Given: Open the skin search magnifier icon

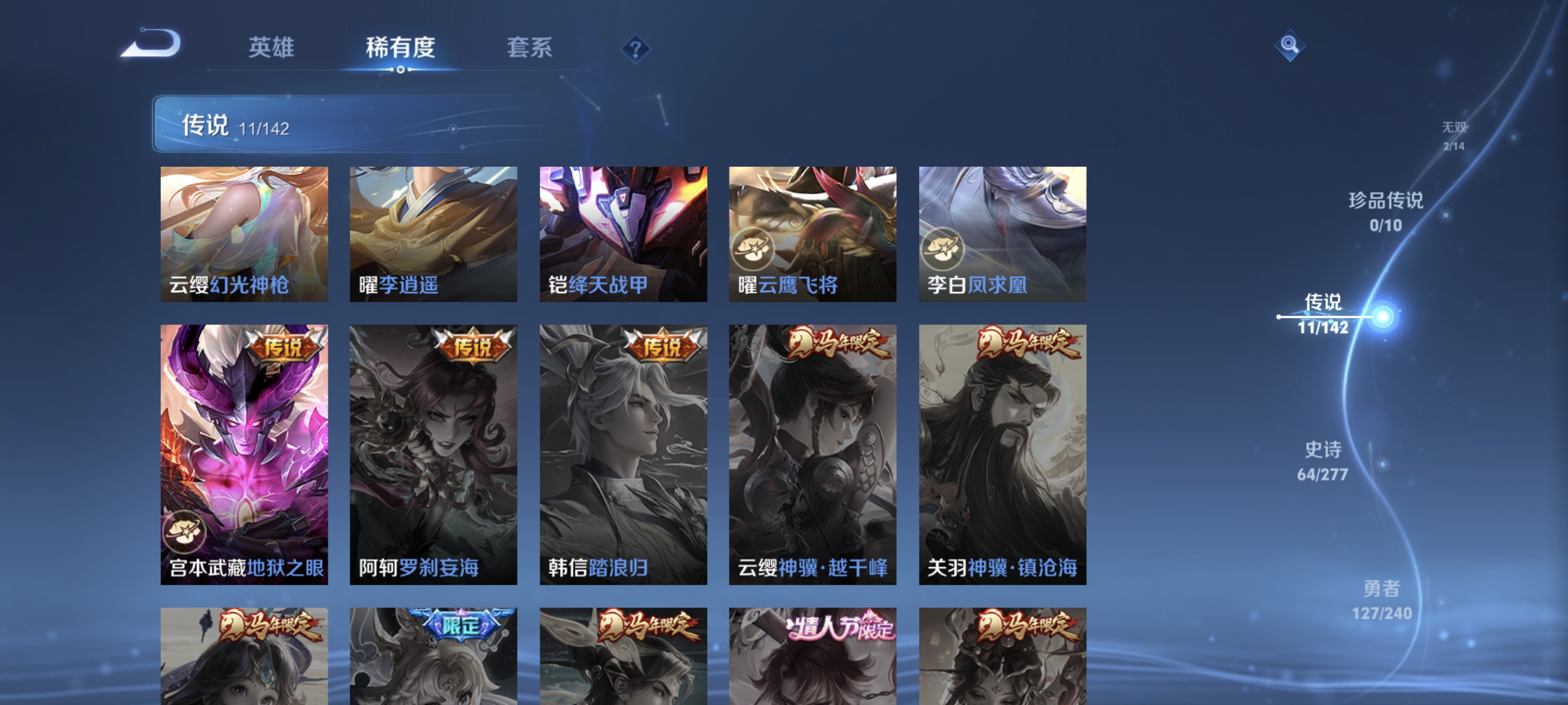Looking at the screenshot, I should tap(1289, 45).
